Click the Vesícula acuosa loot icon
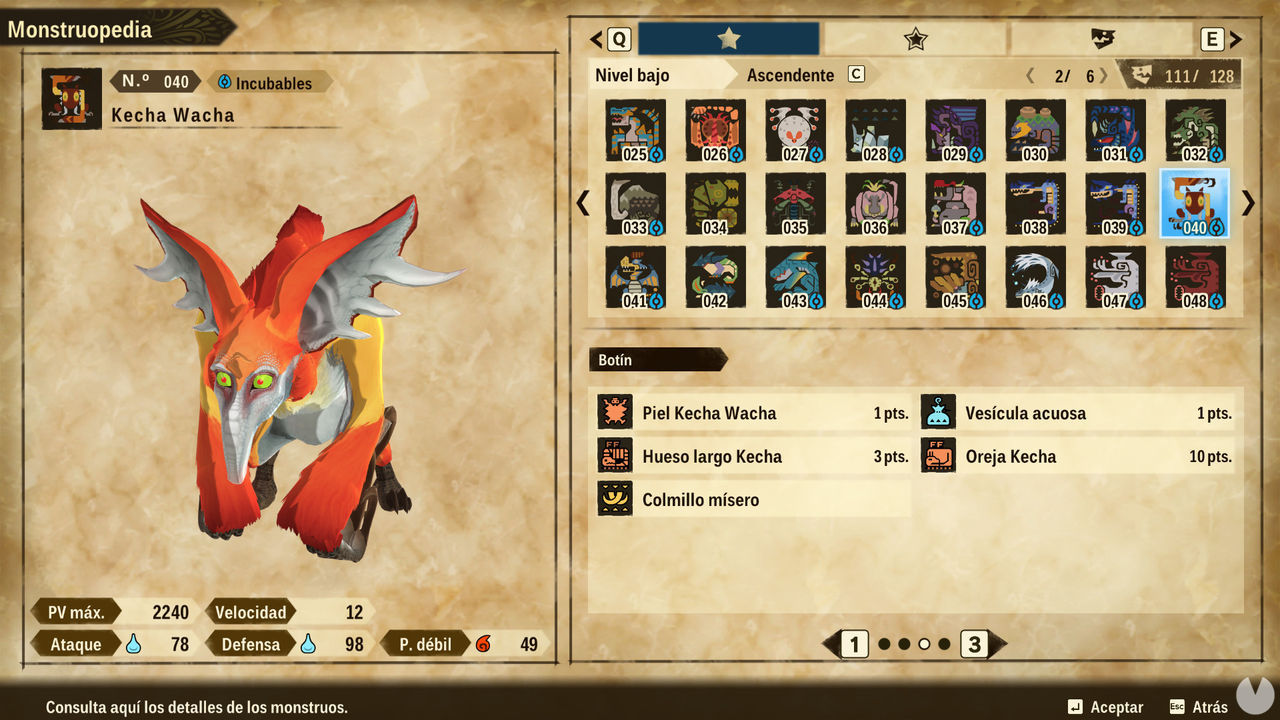The height and width of the screenshot is (720, 1280). tap(938, 412)
